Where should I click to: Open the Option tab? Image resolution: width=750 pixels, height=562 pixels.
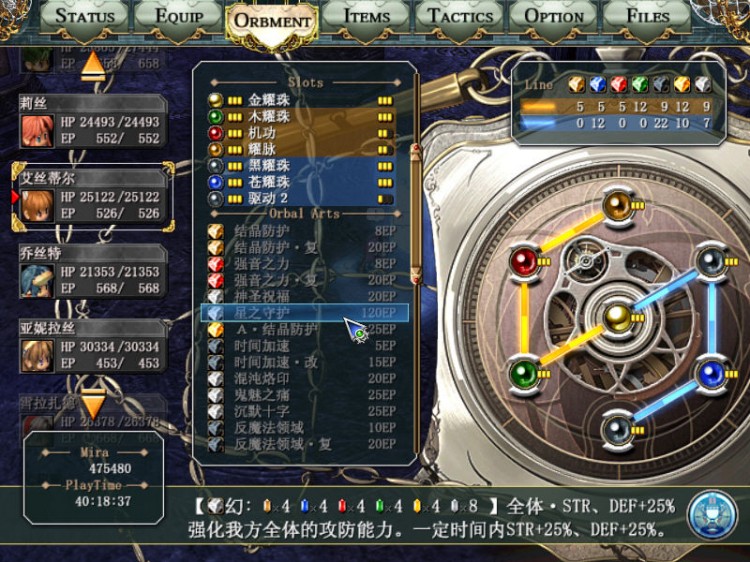[554, 16]
